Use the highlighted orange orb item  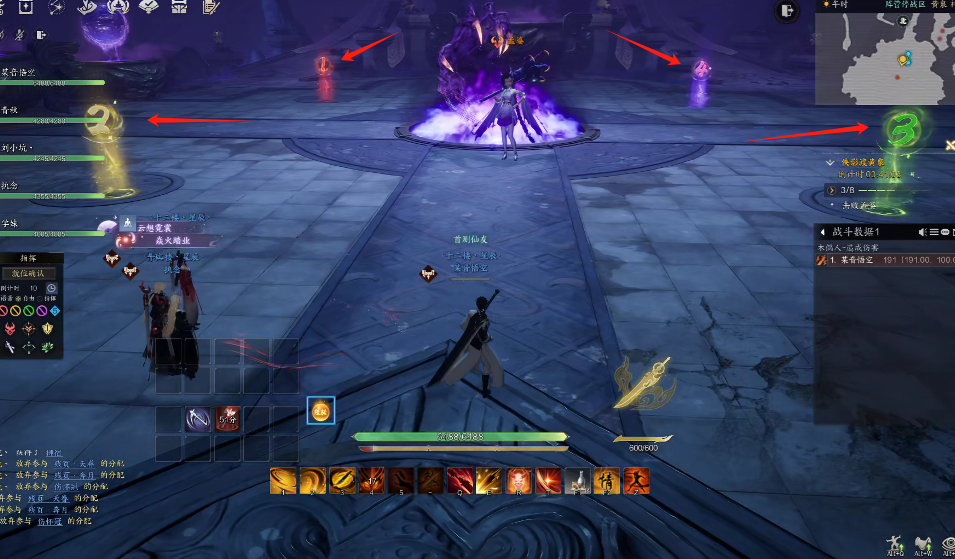[x=320, y=410]
